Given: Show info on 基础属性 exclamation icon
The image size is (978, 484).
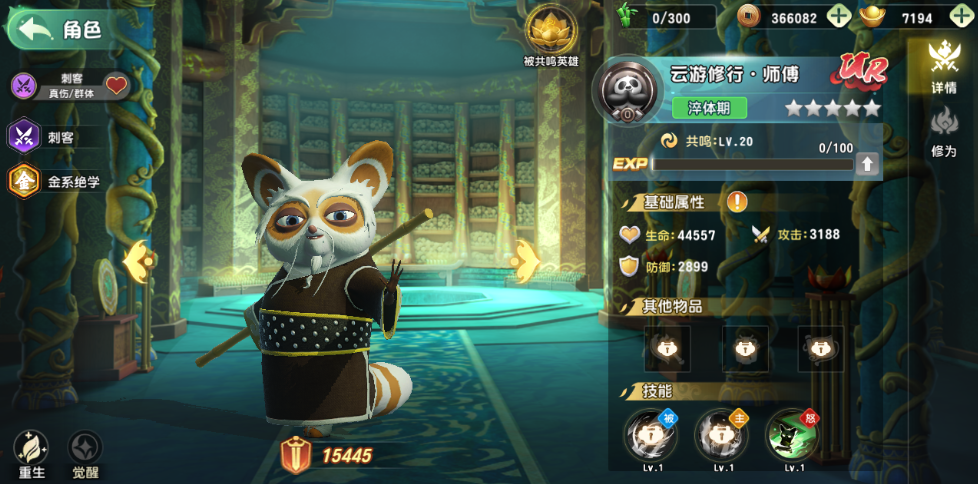Looking at the screenshot, I should [737, 201].
